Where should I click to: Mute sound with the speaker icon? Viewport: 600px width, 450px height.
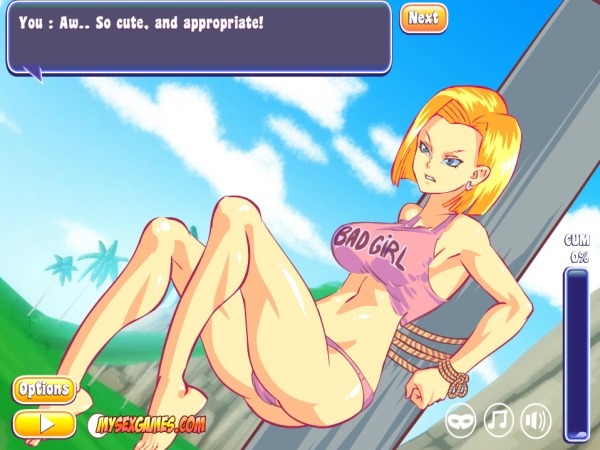pyautogui.click(x=536, y=419)
